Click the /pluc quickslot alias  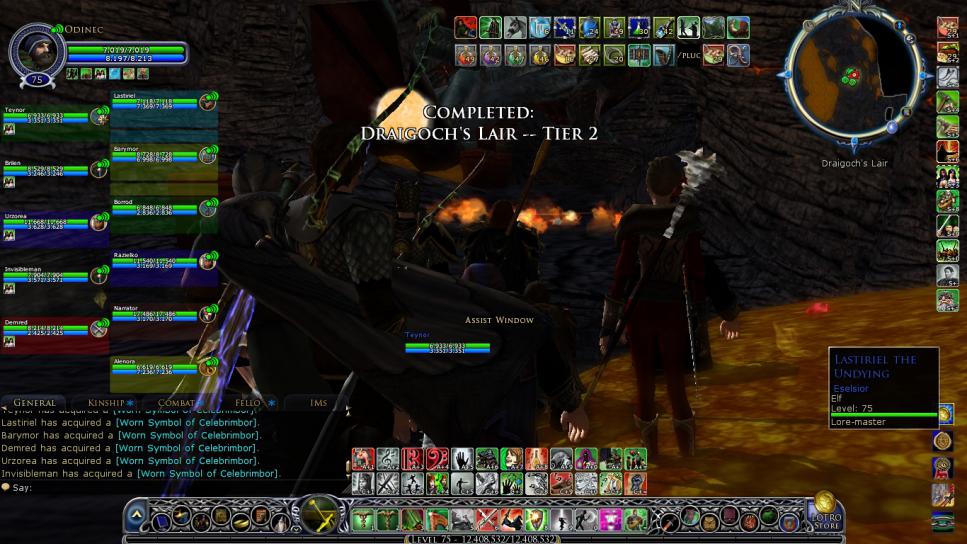click(x=688, y=55)
